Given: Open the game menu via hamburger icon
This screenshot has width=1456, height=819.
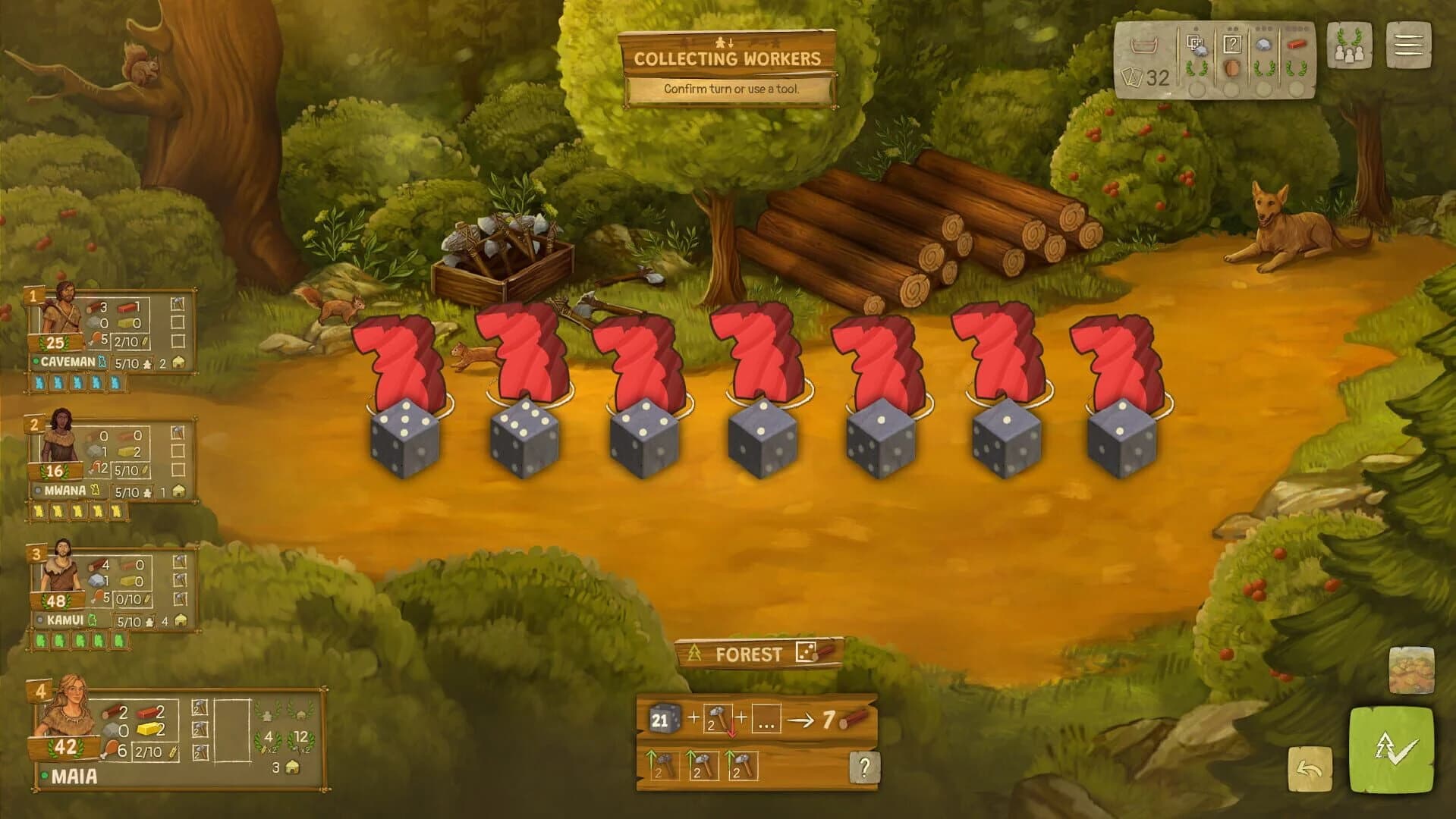Looking at the screenshot, I should click(x=1410, y=45).
